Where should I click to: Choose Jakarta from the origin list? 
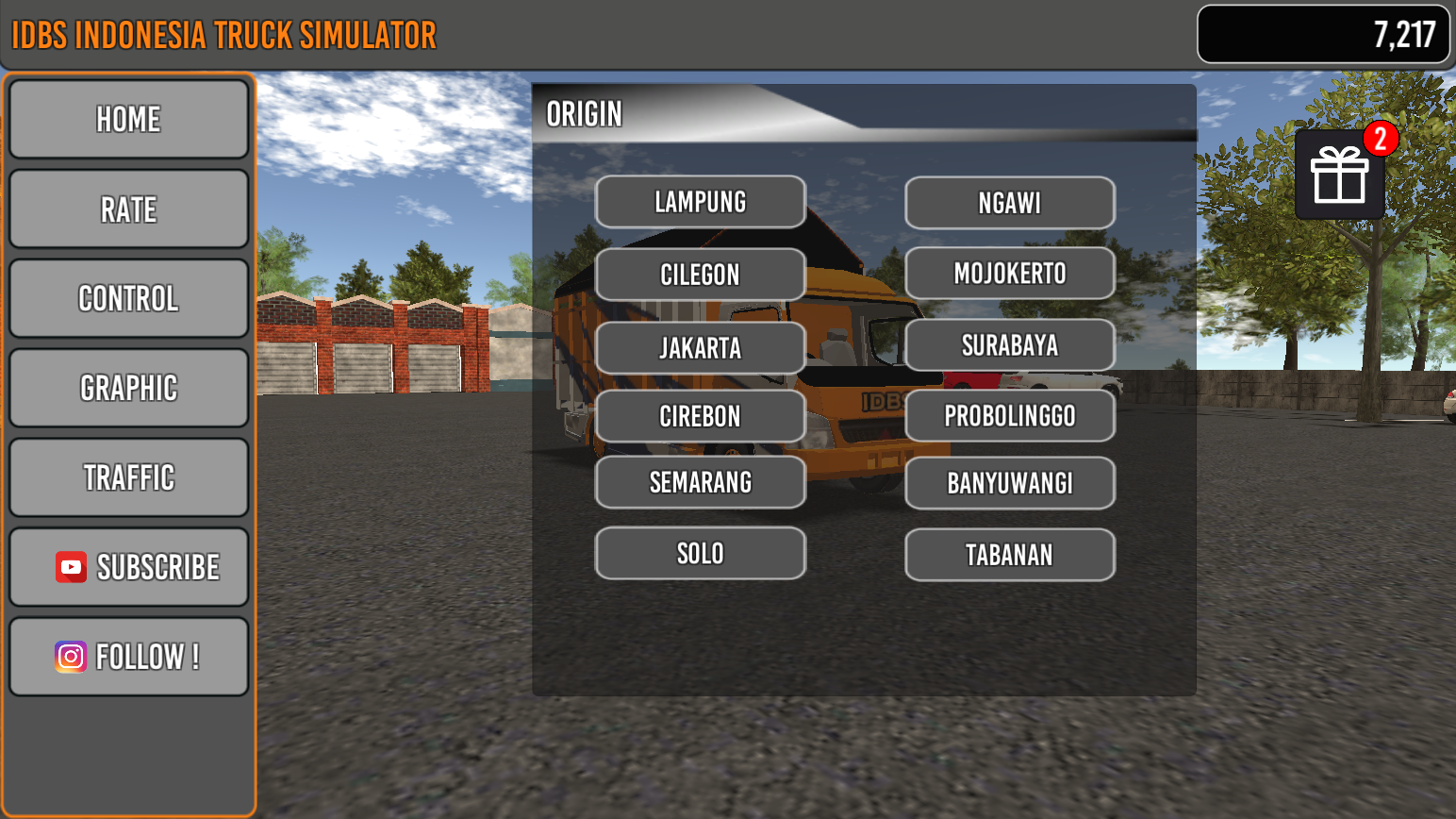pyautogui.click(x=700, y=347)
